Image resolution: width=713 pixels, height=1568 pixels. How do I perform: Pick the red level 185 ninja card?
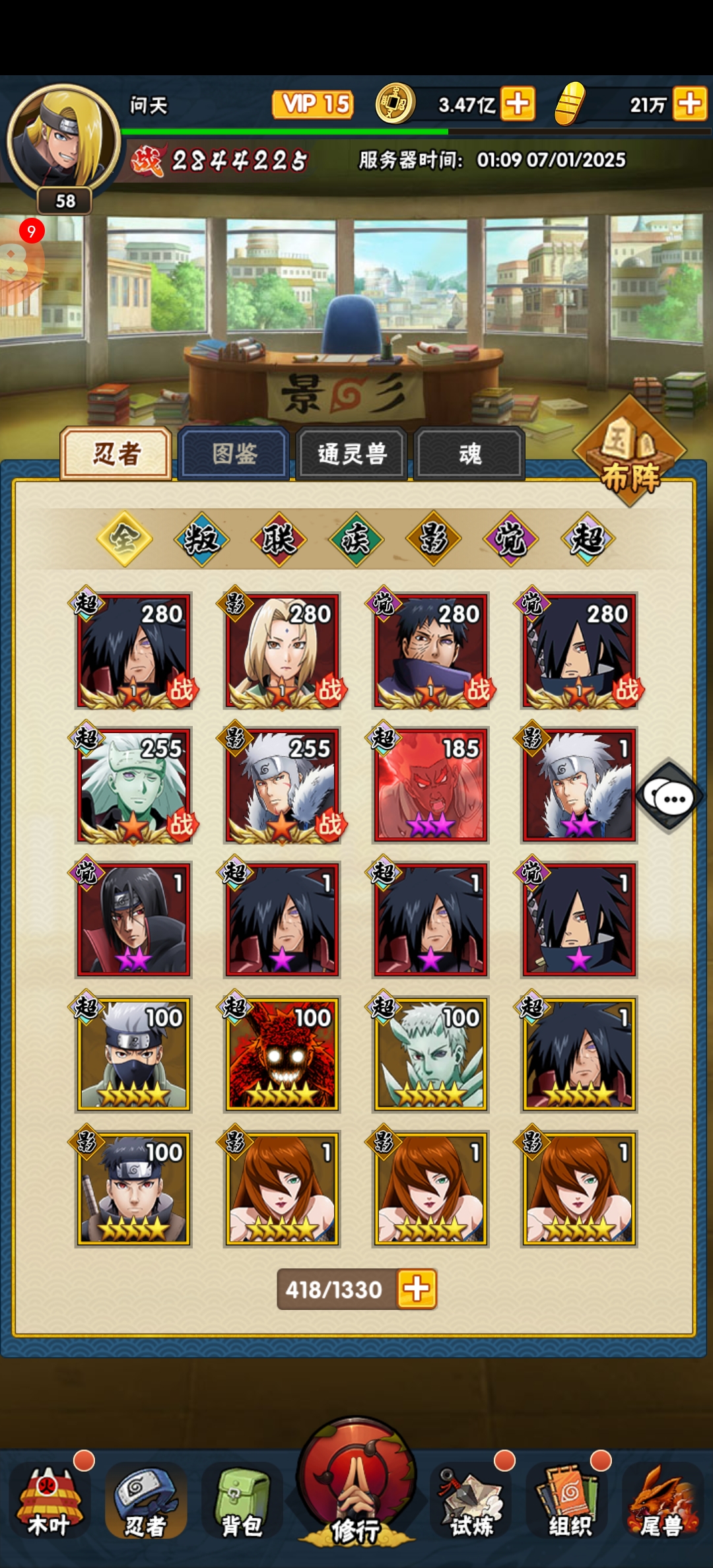430,785
